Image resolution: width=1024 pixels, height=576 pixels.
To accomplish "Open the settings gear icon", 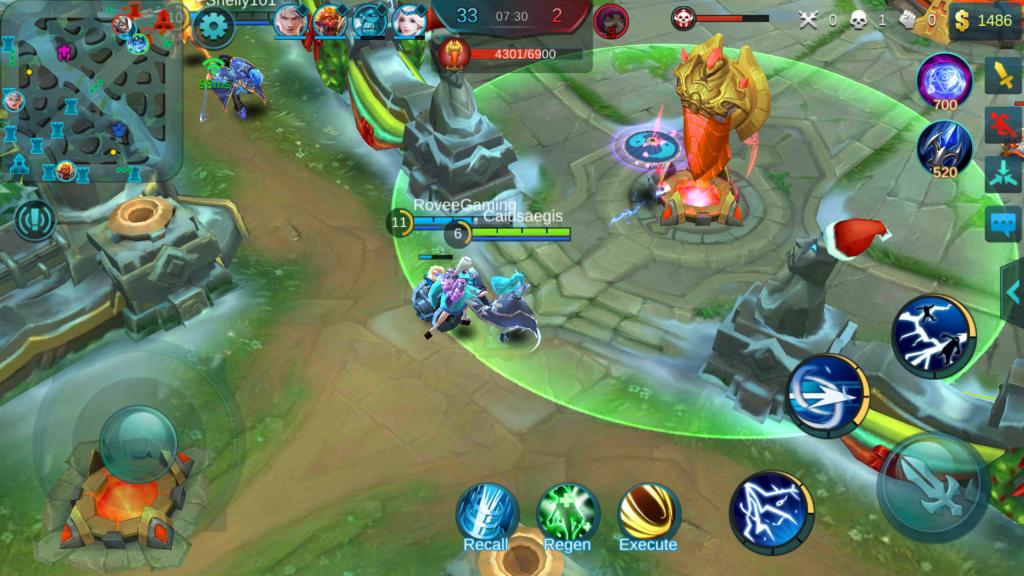I will [213, 26].
